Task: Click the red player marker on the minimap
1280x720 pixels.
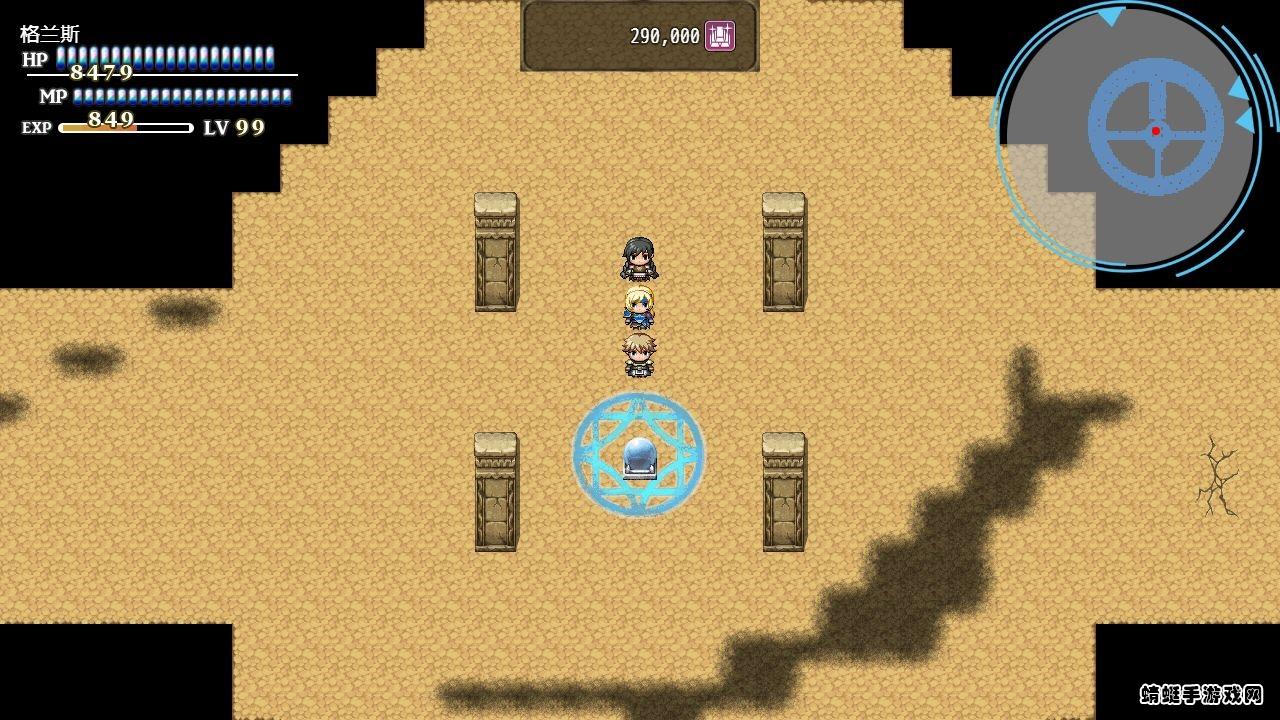Action: [x=1157, y=128]
